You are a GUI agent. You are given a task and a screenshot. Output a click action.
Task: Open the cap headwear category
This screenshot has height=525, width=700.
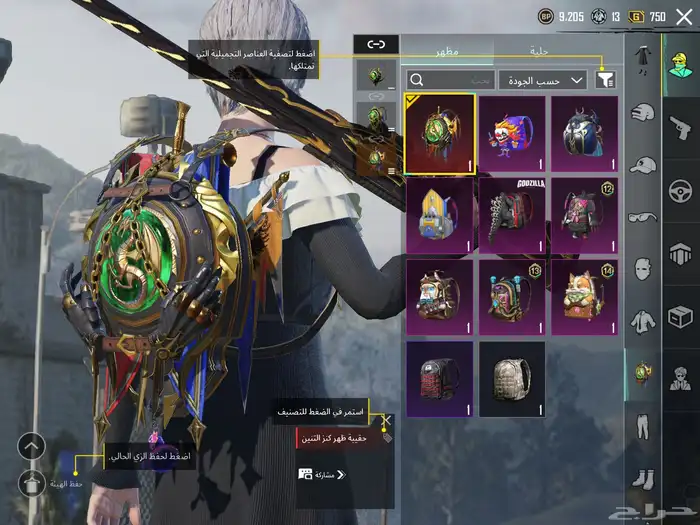643,165
